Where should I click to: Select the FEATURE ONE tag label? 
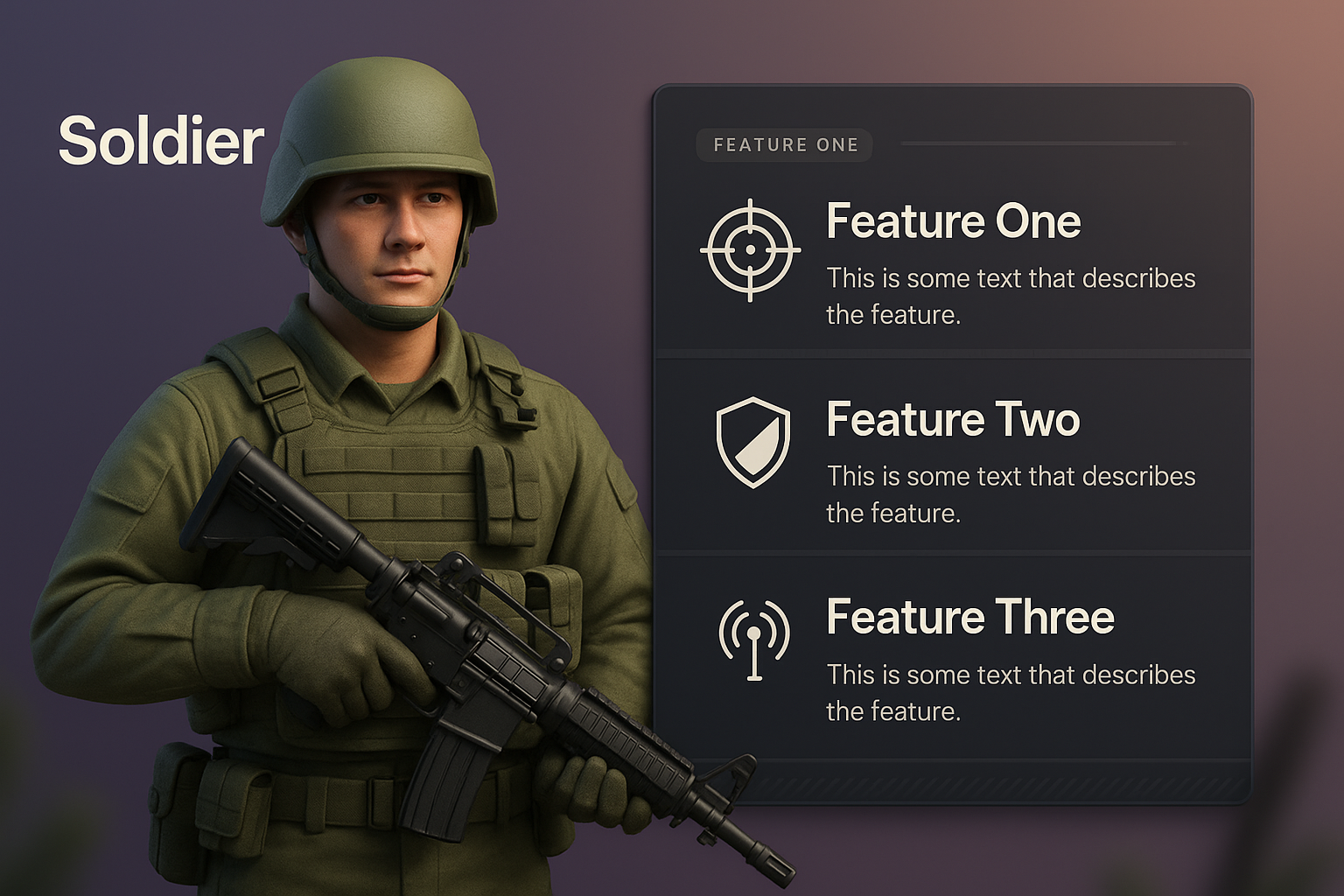click(785, 145)
